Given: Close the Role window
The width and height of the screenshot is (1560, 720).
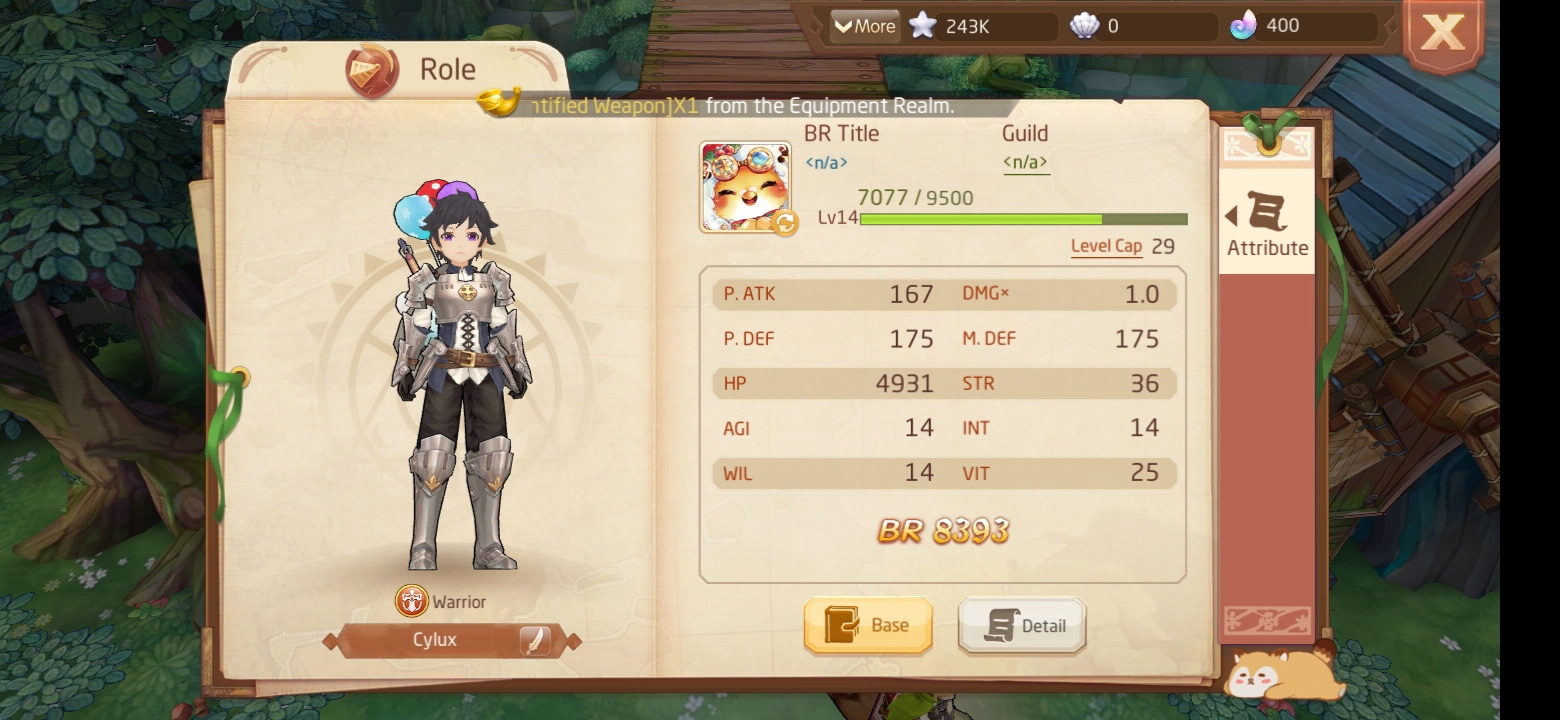Looking at the screenshot, I should pos(1442,34).
